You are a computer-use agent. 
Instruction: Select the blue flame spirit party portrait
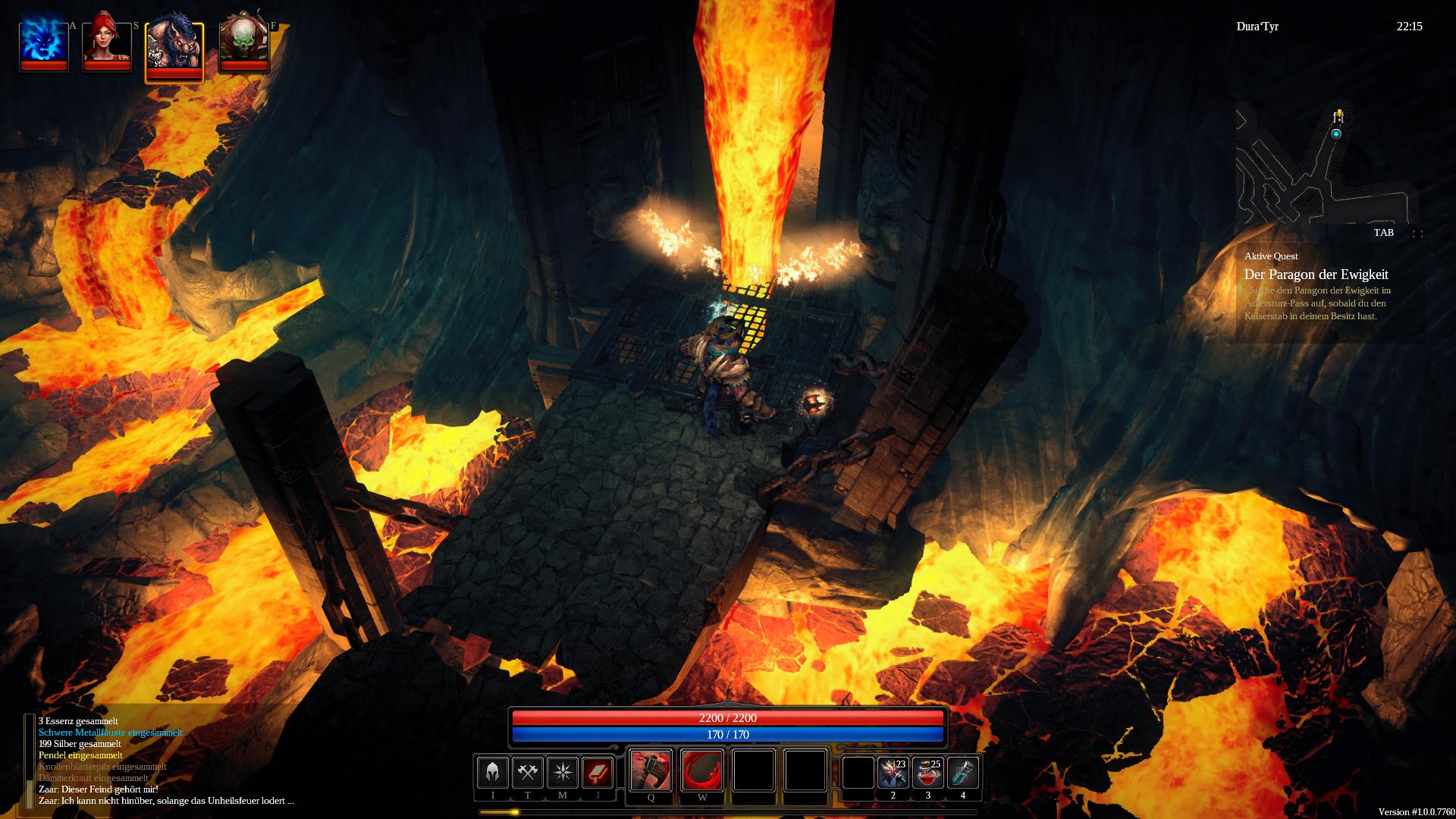tap(43, 43)
